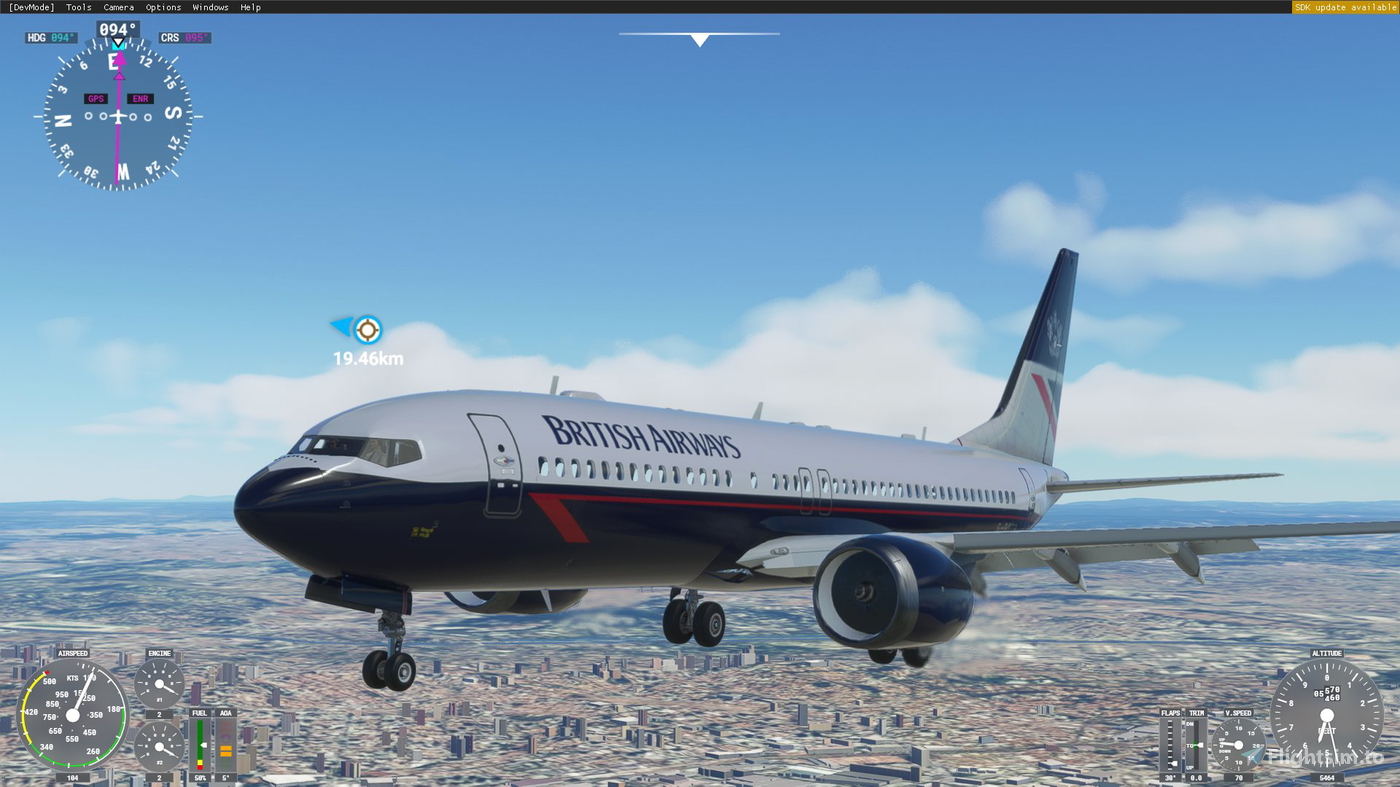Click the ENGINE #1 gauge
The height and width of the screenshot is (787, 1400).
160,685
